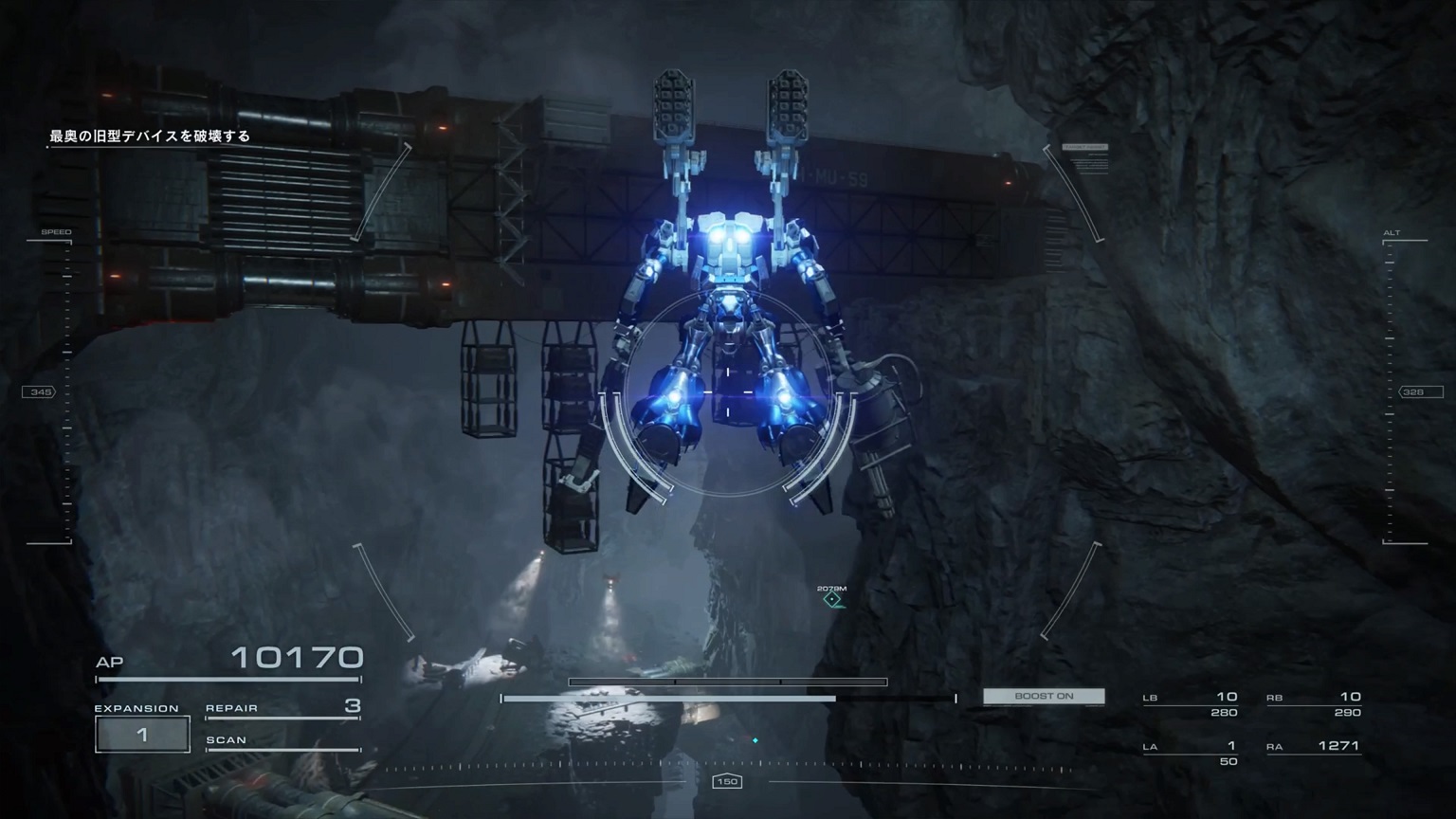Screen dimensions: 1456x819
Task: Activate the Expansion slot box
Action: click(142, 735)
